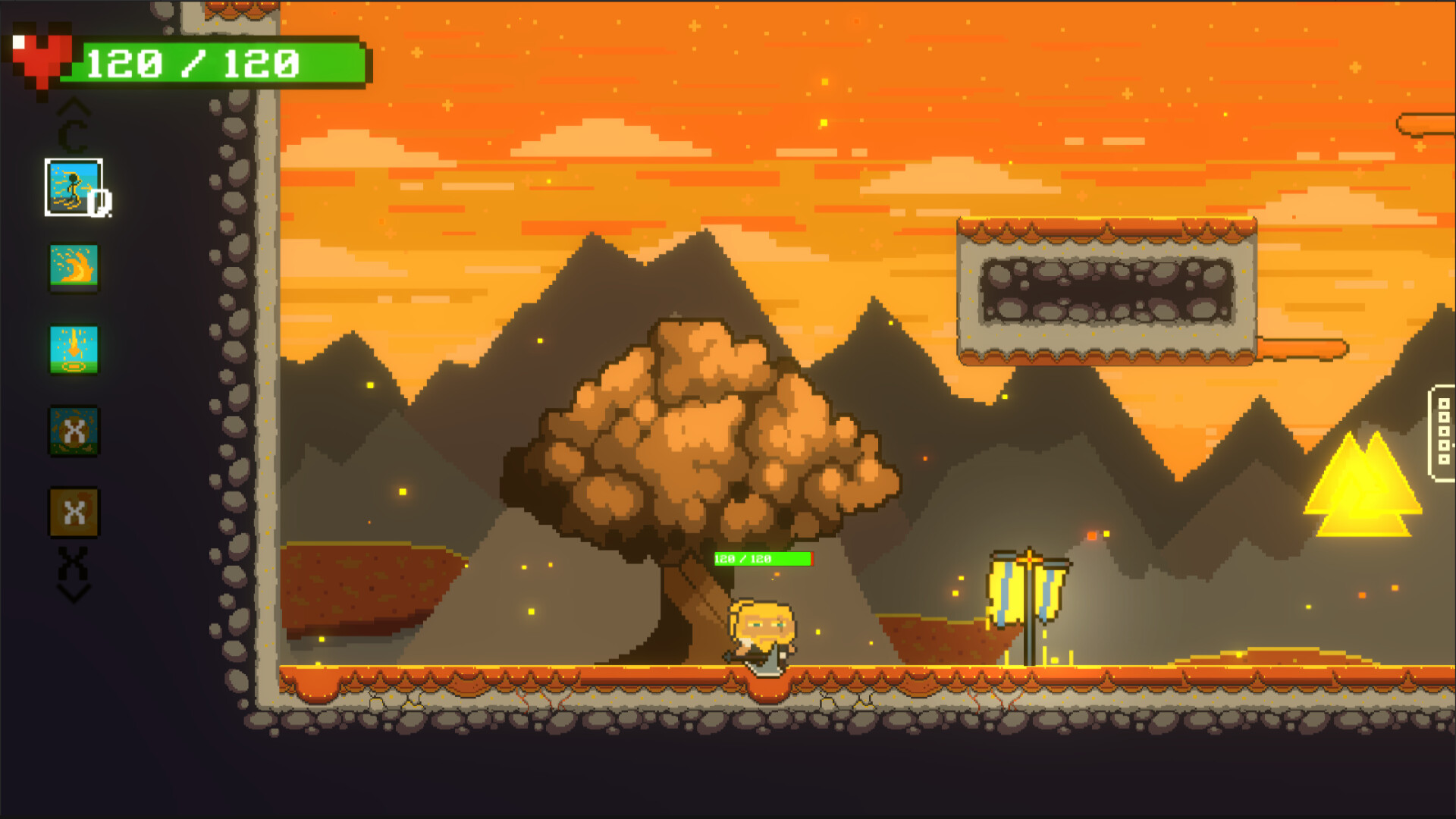1456x819 pixels.
Task: Activate the falling fire pillar ability icon
Action: point(74,350)
